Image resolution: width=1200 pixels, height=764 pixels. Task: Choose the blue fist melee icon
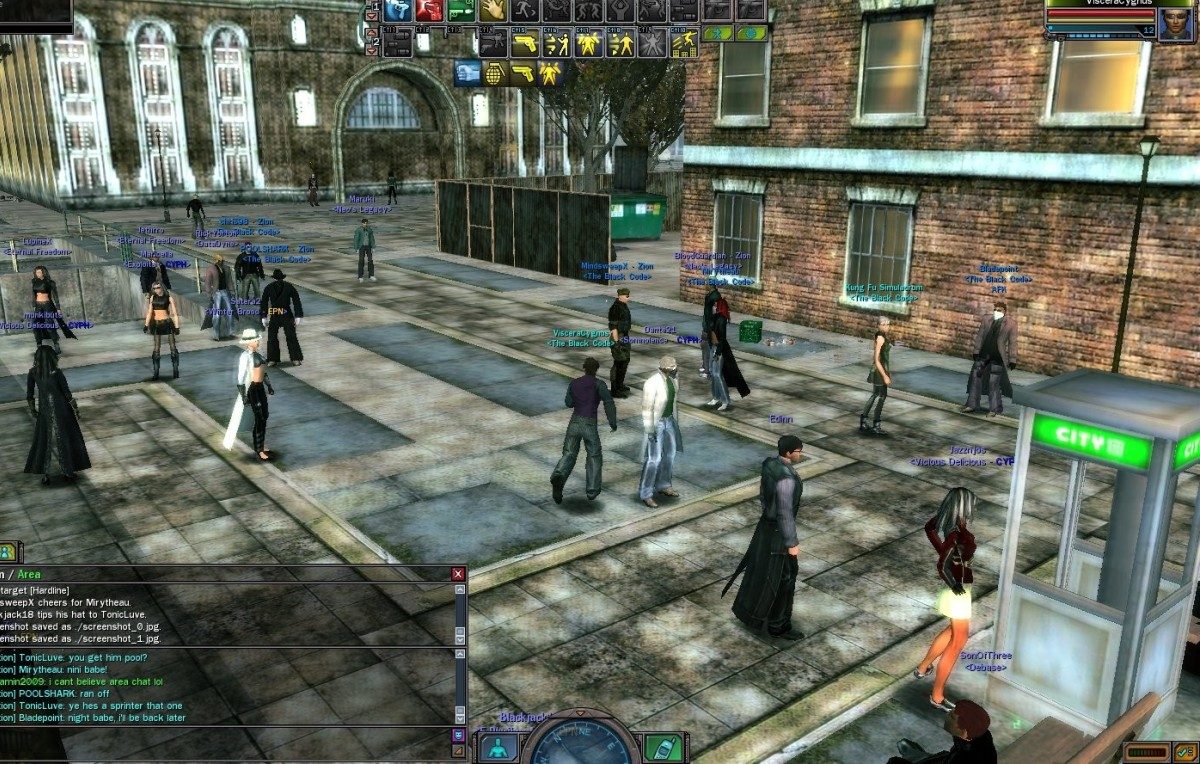coord(468,73)
